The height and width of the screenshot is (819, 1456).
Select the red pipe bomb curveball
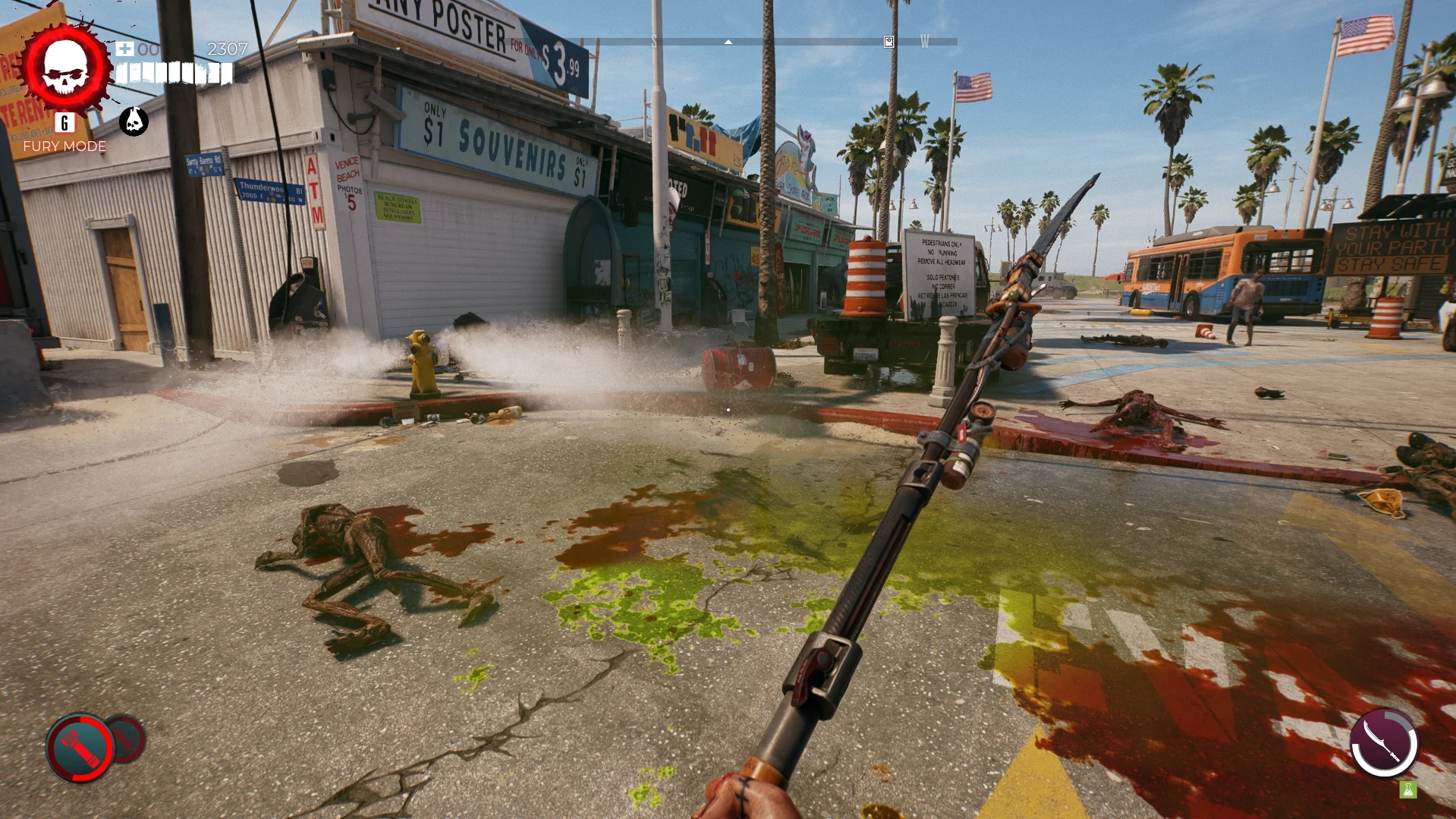[80, 748]
